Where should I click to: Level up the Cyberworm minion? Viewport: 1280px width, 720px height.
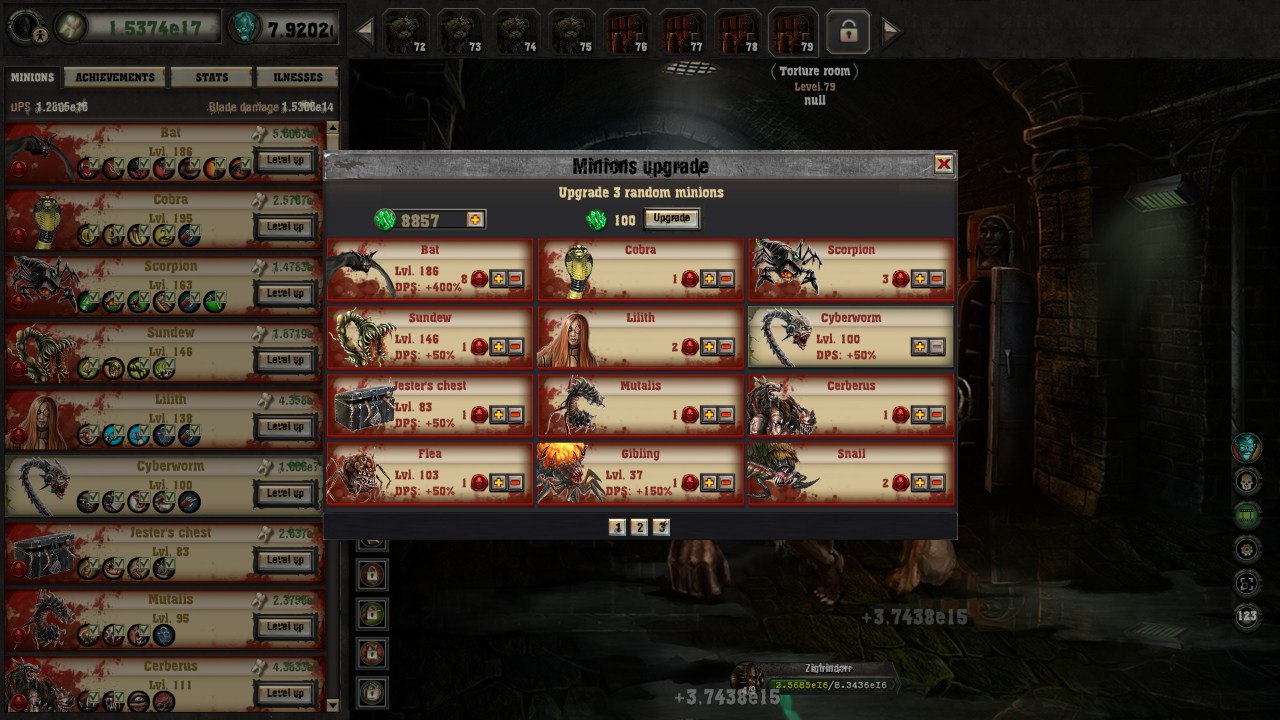click(x=285, y=493)
